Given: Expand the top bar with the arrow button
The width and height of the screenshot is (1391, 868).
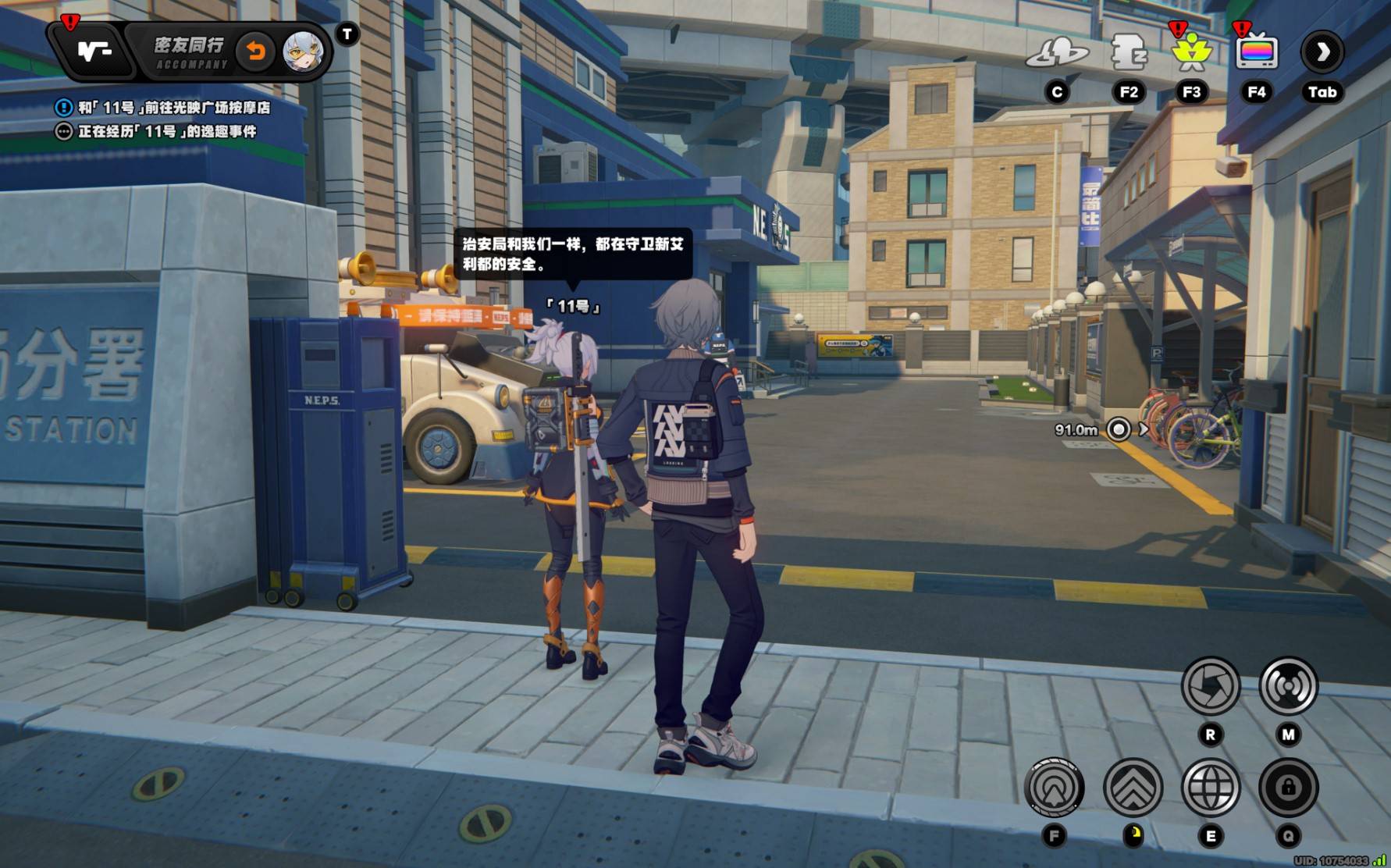Looking at the screenshot, I should point(1322,52).
